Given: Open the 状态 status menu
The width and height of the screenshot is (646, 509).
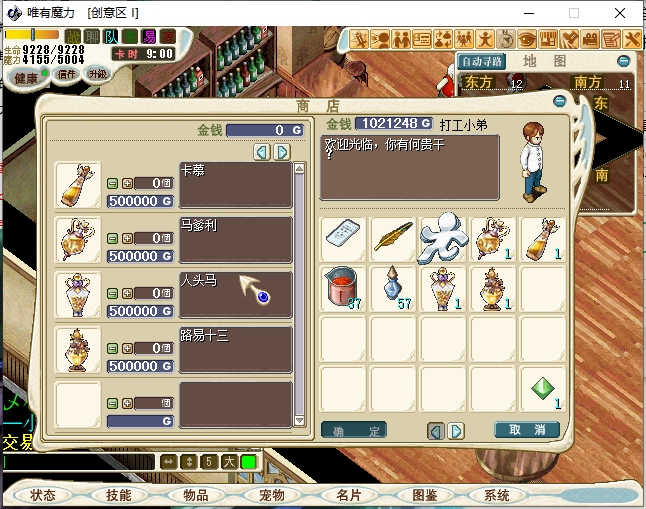Looking at the screenshot, I should tap(43, 495).
